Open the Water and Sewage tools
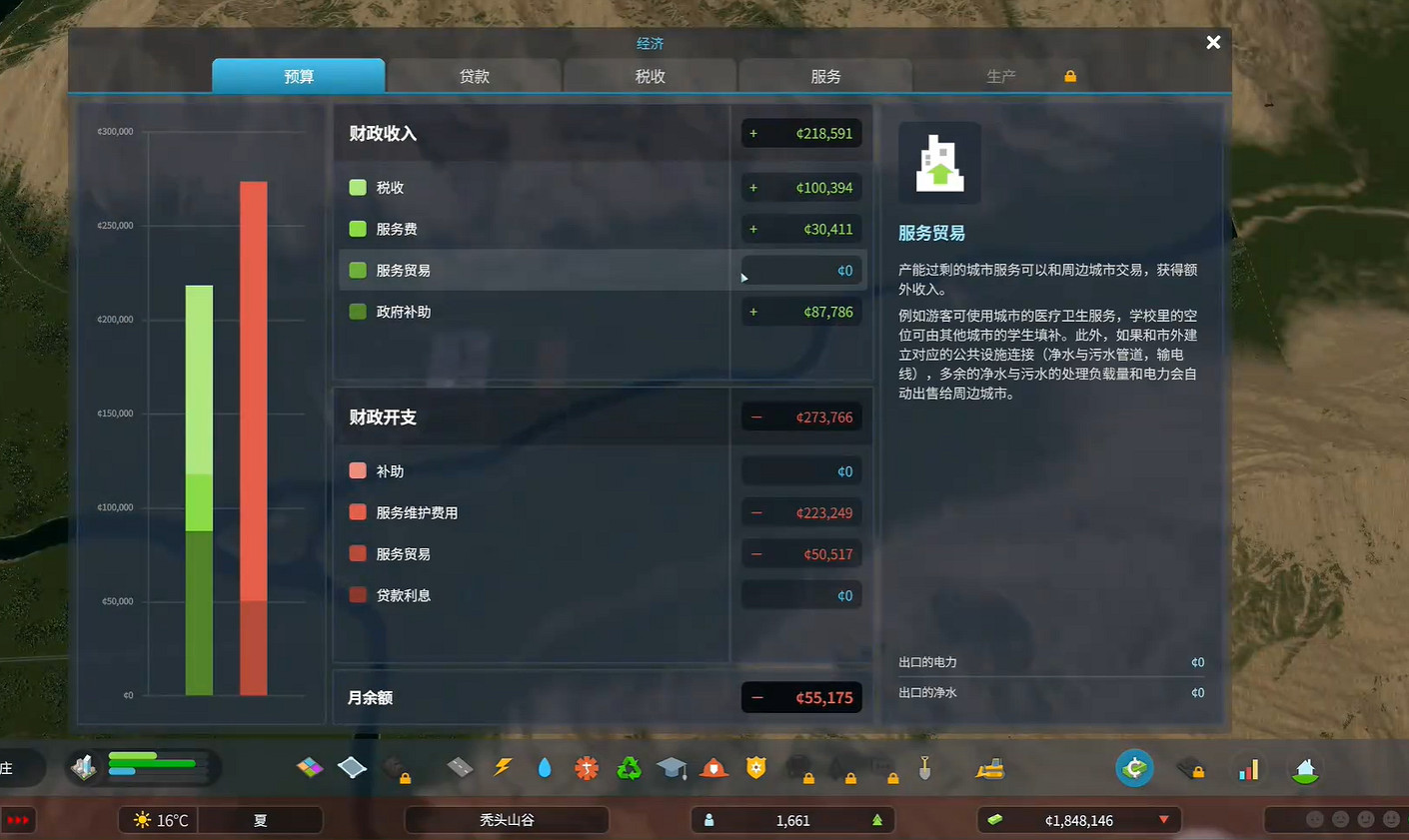The image size is (1409, 840). (x=545, y=768)
